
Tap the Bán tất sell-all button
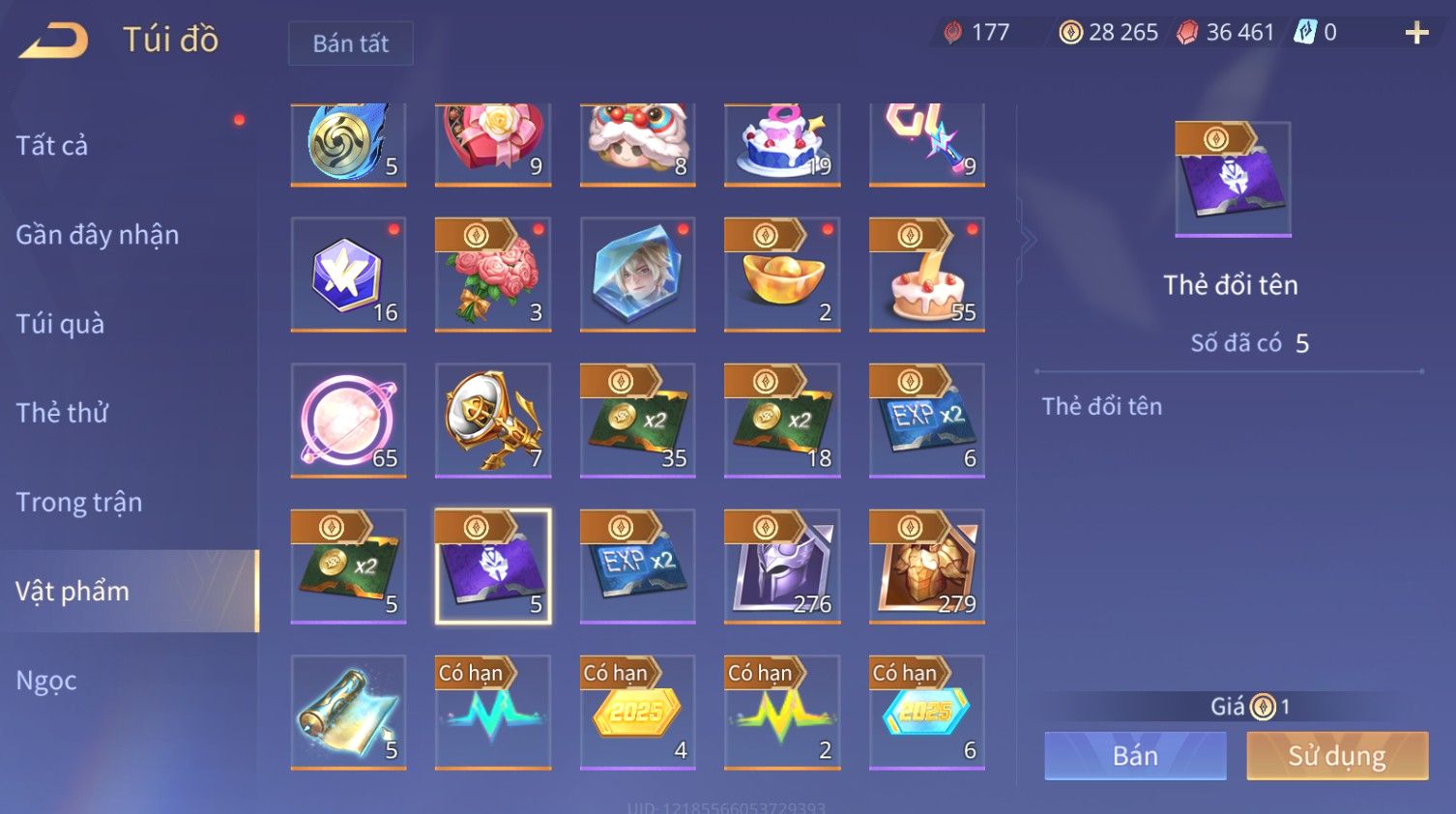[350, 44]
